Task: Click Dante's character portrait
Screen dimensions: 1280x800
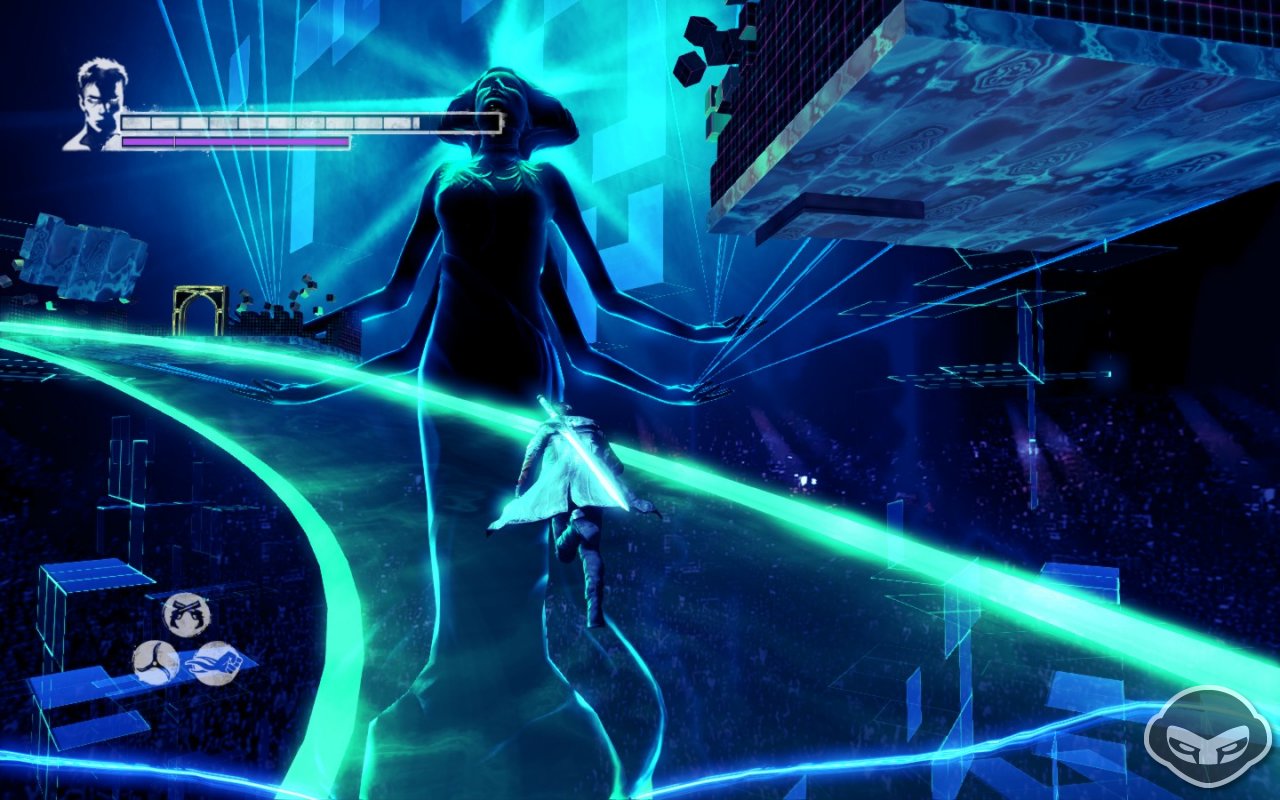Action: (96, 106)
